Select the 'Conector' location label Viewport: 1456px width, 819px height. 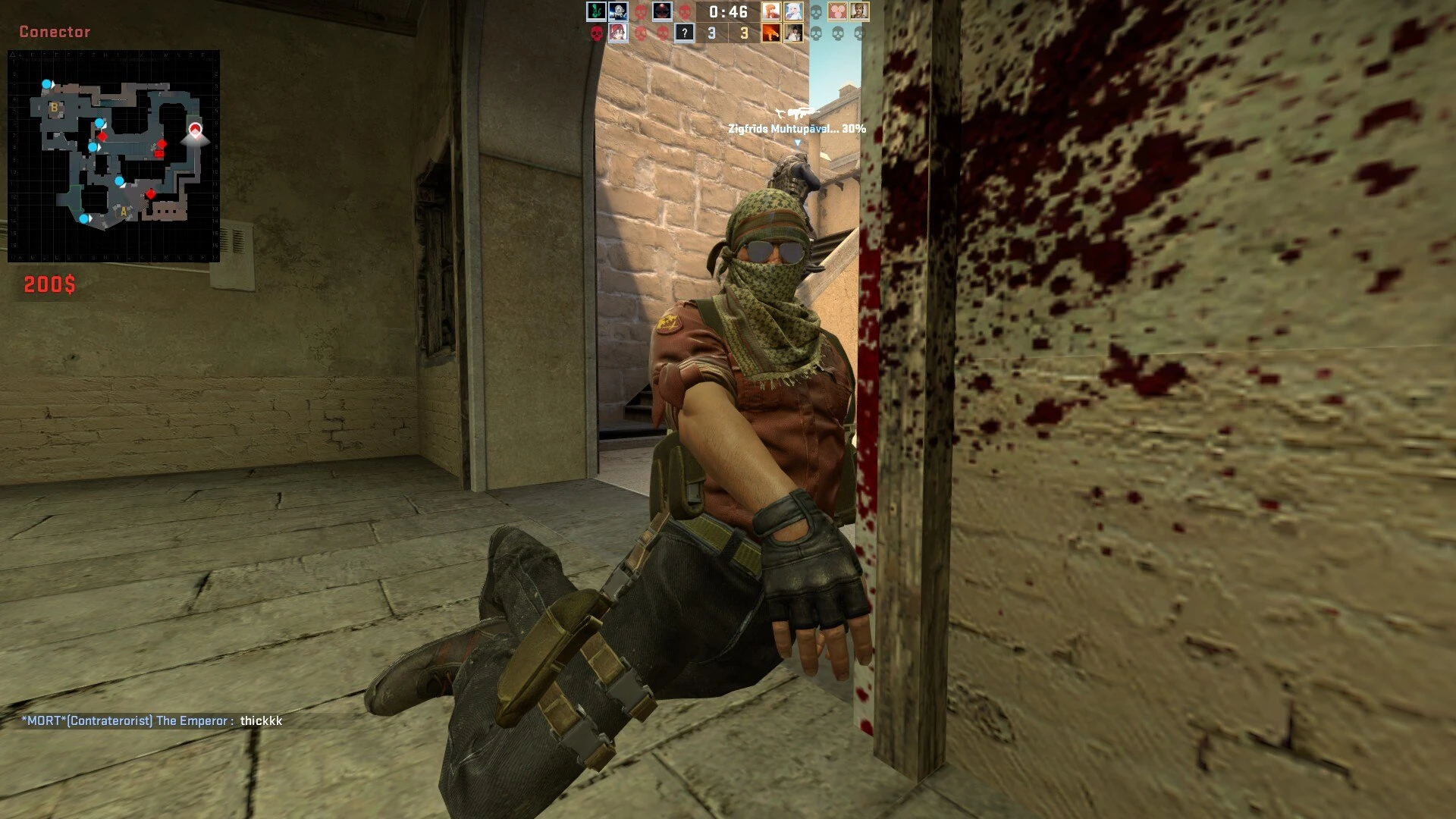tap(56, 32)
